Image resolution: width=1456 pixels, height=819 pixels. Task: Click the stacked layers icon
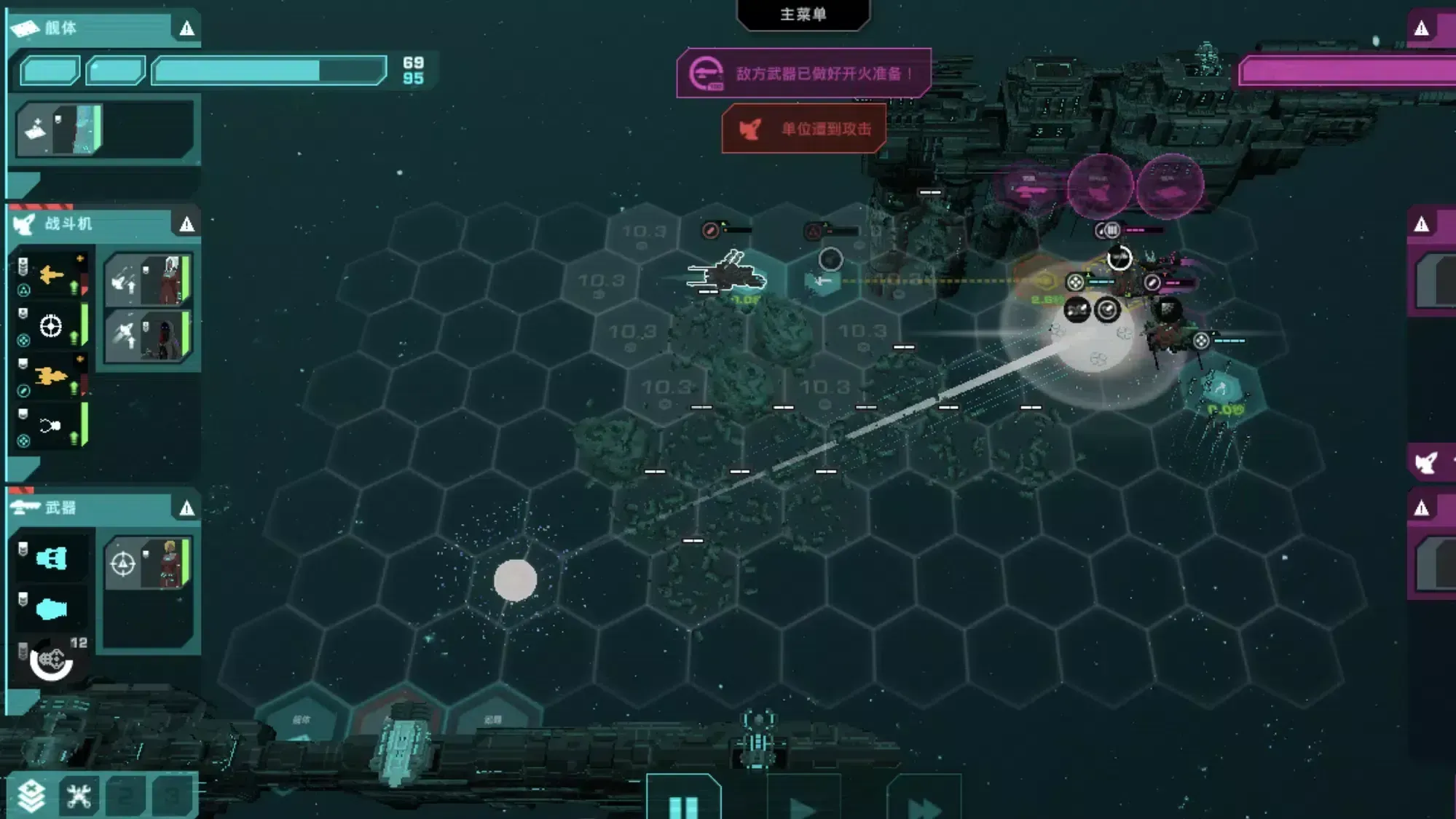pyautogui.click(x=31, y=796)
